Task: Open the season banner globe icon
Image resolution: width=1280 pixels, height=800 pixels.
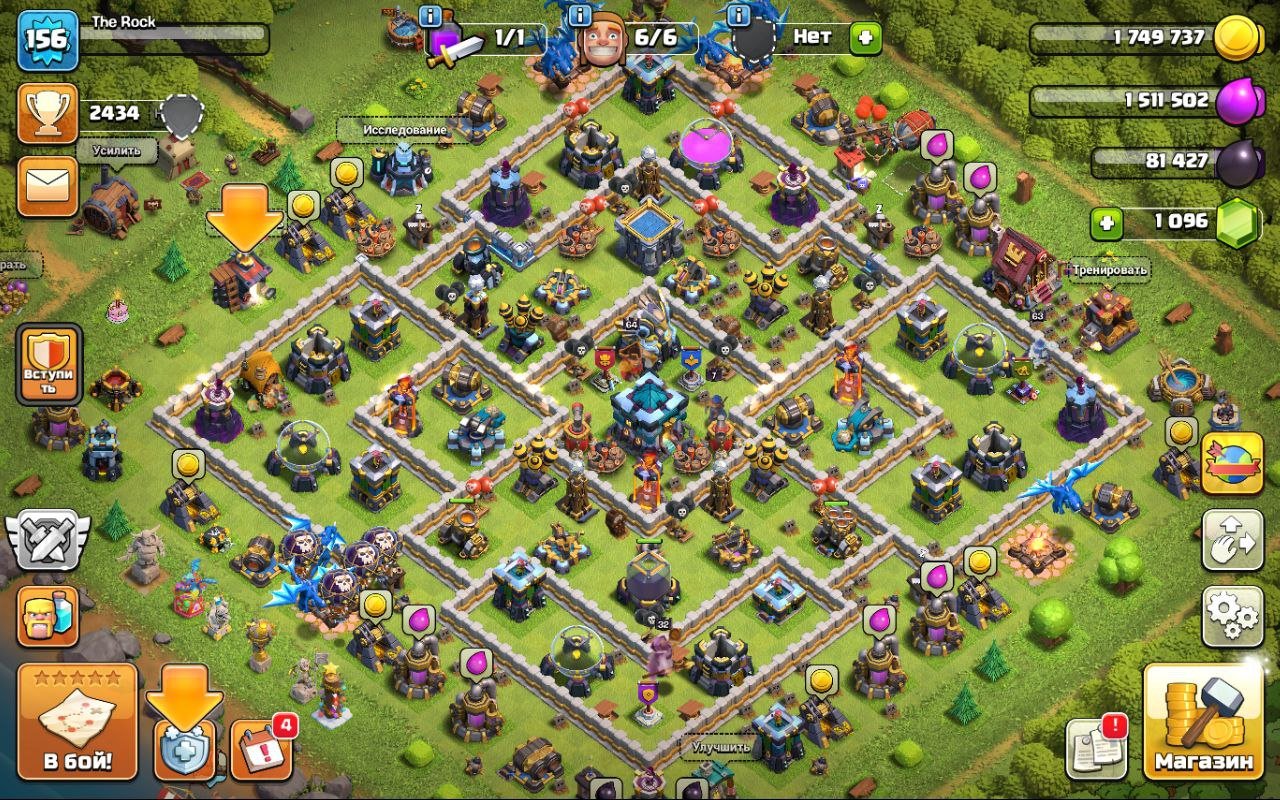Action: (1232, 462)
